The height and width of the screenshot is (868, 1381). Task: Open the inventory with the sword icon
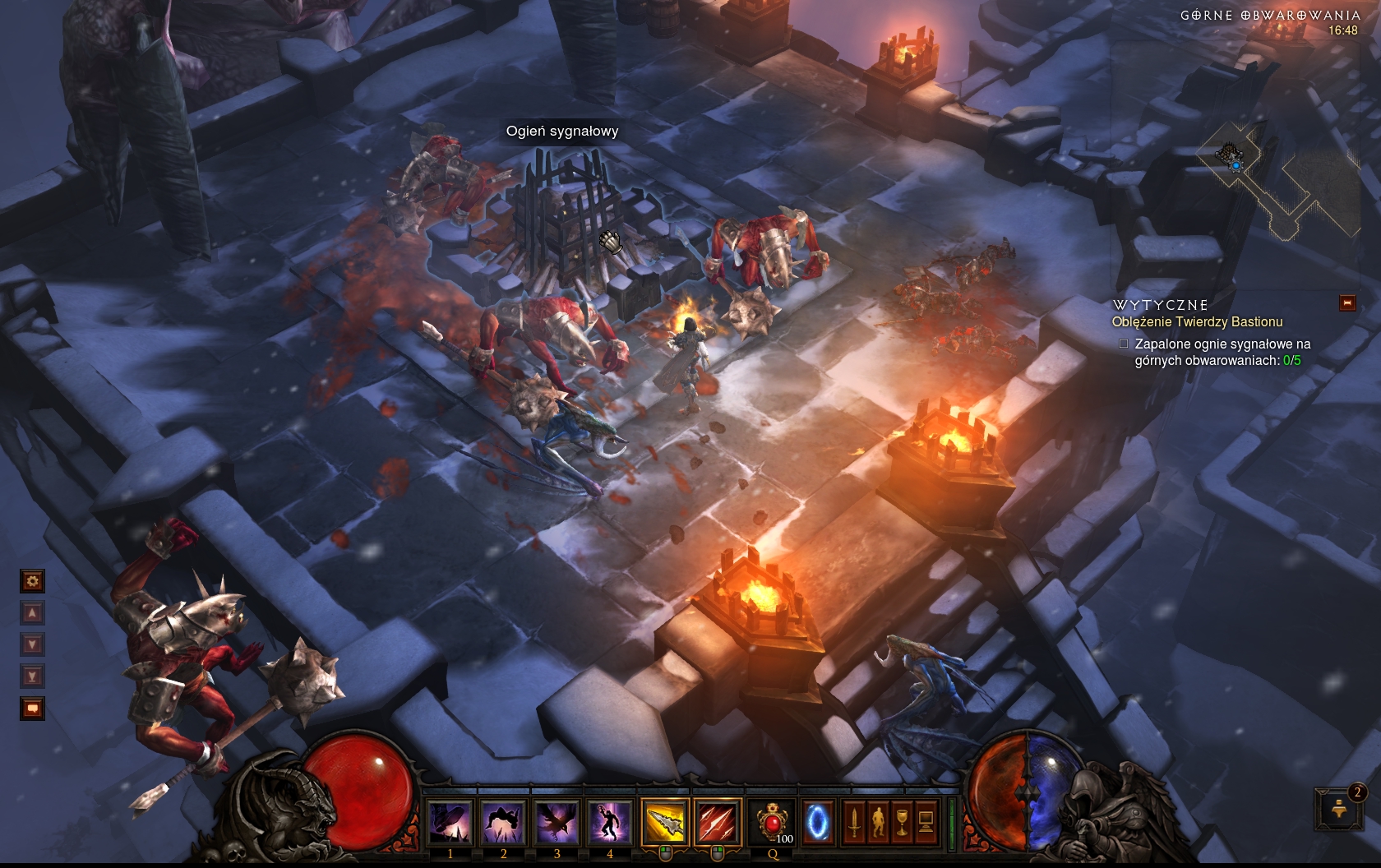(854, 821)
